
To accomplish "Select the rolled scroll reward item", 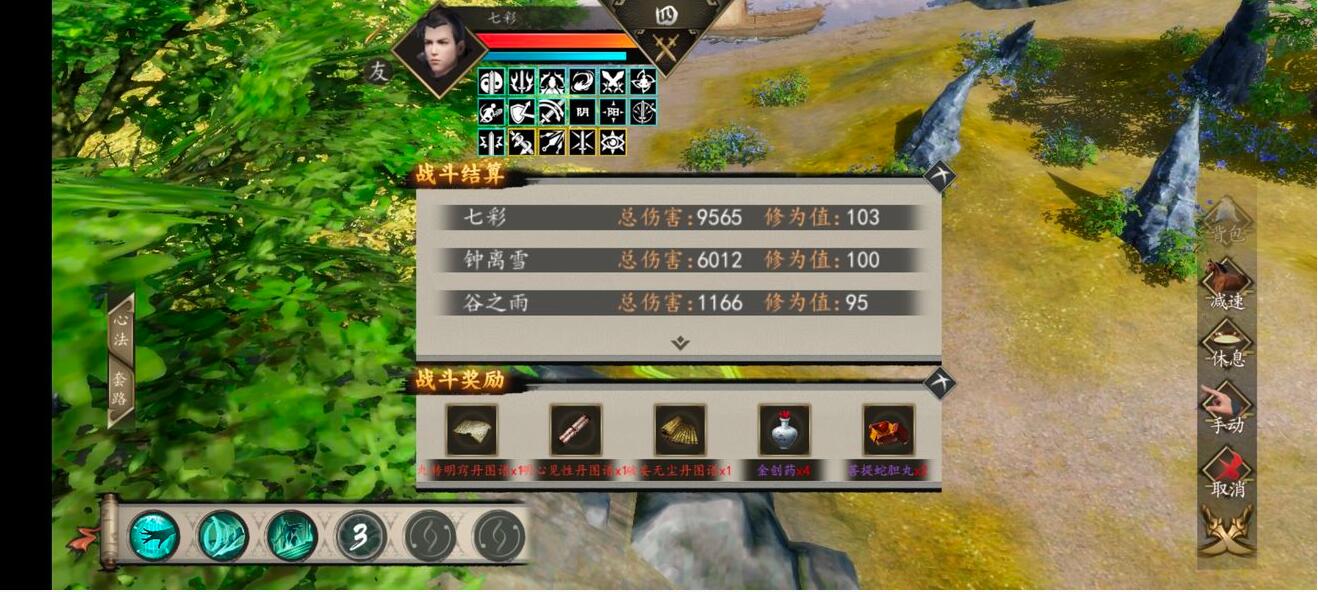I will 576,431.
